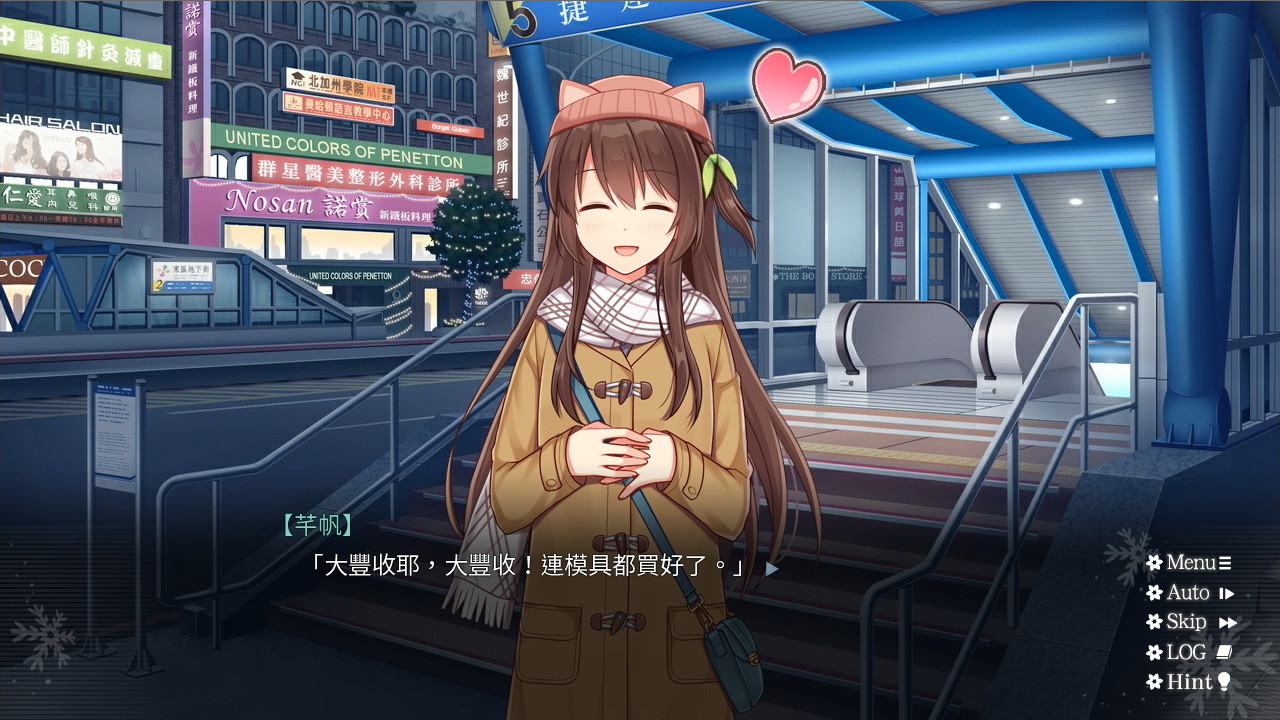Click the fast-forward icon beside Skip

pyautogui.click(x=1228, y=621)
